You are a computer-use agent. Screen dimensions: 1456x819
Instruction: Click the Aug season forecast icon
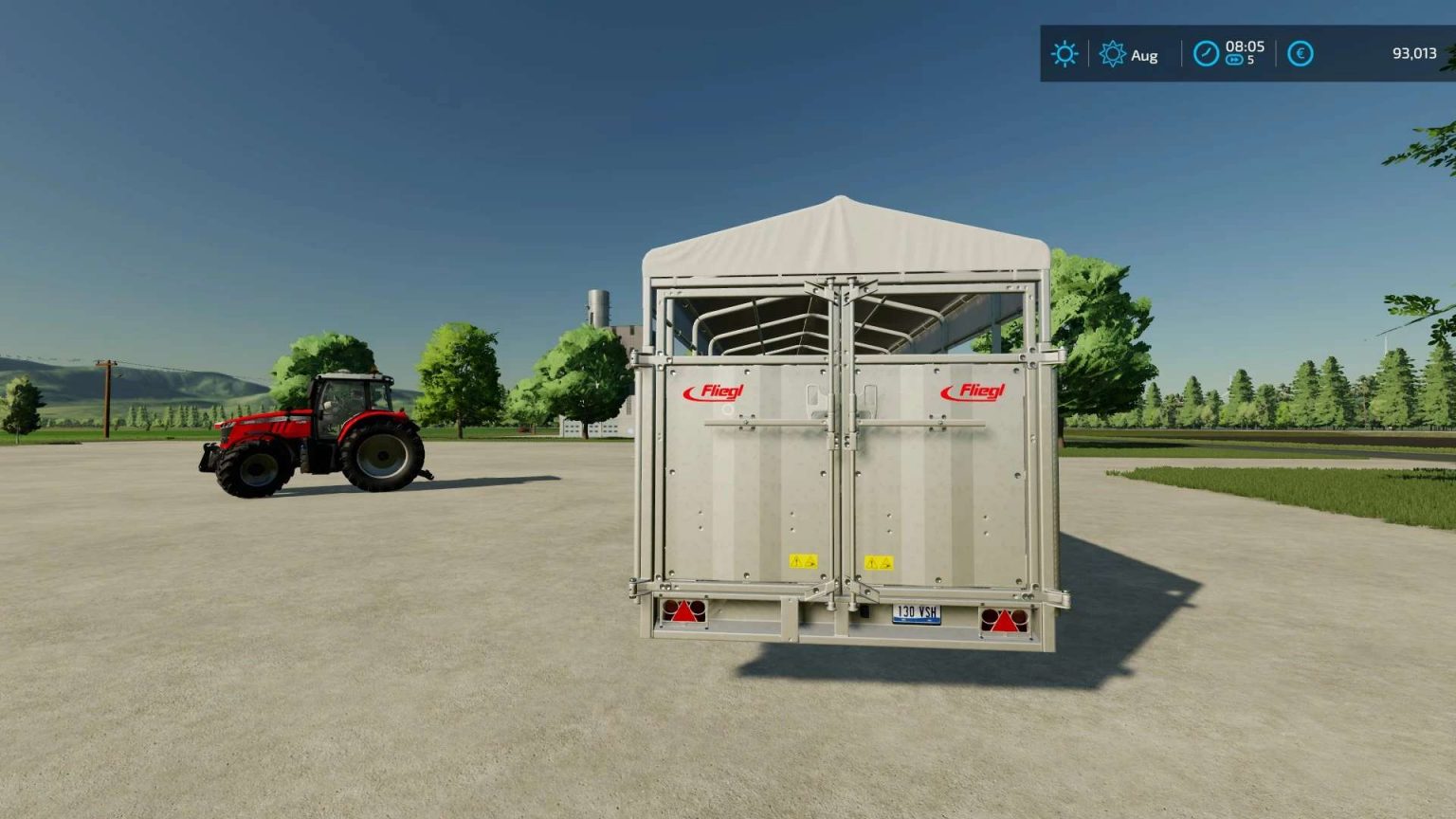tap(1111, 54)
